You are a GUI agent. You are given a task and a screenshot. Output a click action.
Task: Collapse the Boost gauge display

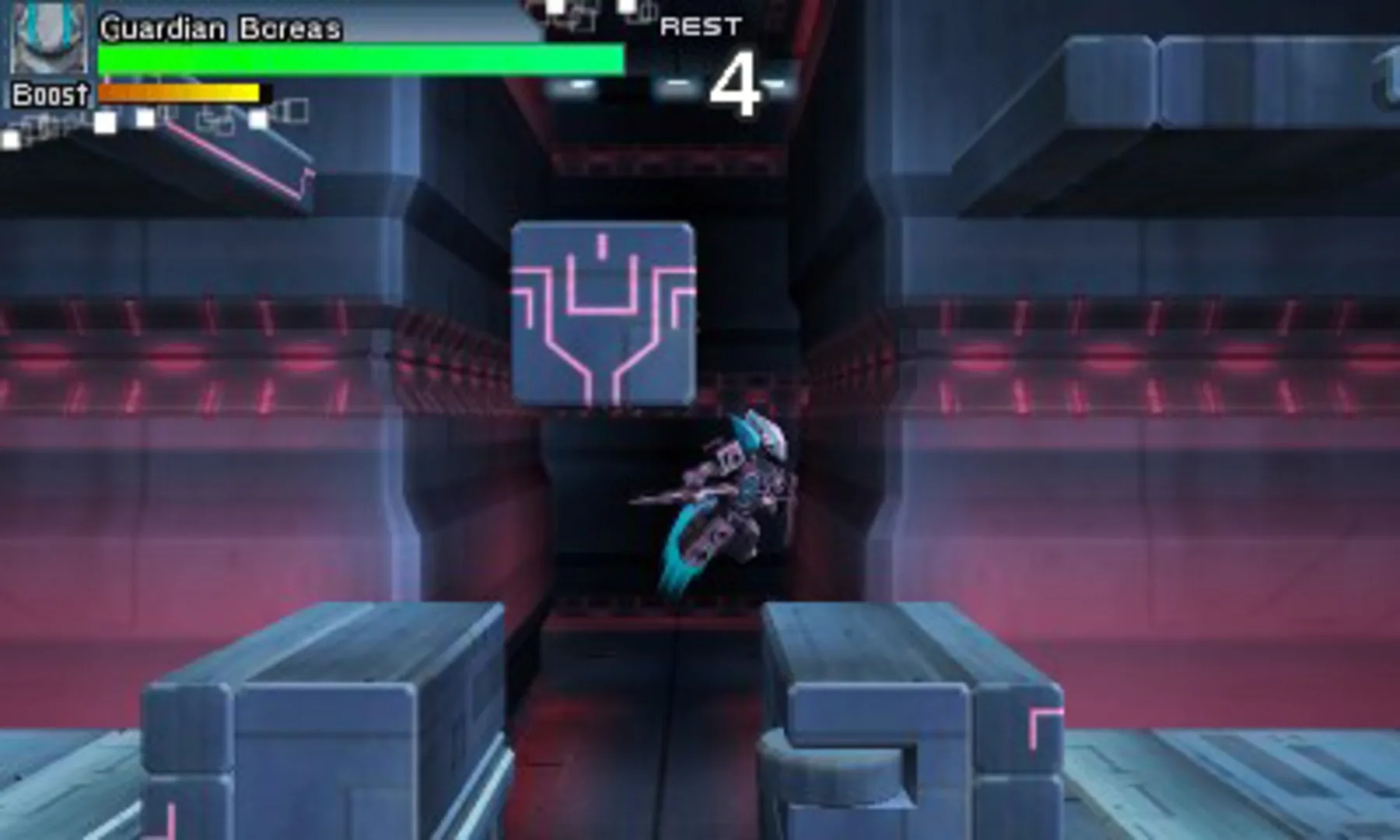tap(179, 92)
